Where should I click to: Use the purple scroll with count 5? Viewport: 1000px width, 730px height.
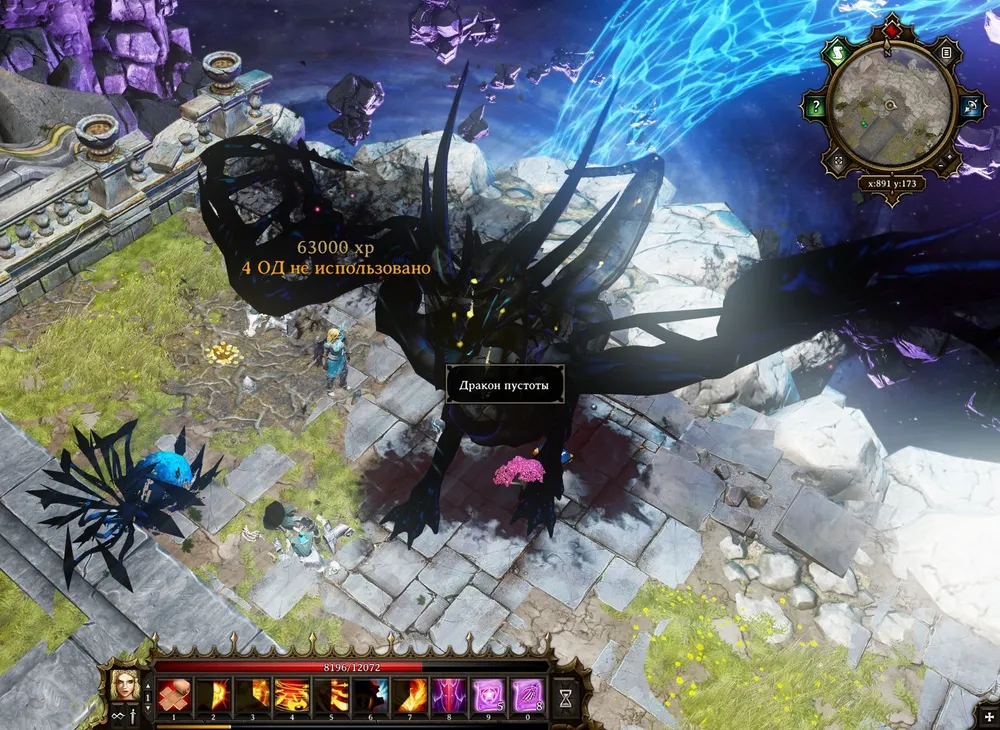(x=487, y=692)
